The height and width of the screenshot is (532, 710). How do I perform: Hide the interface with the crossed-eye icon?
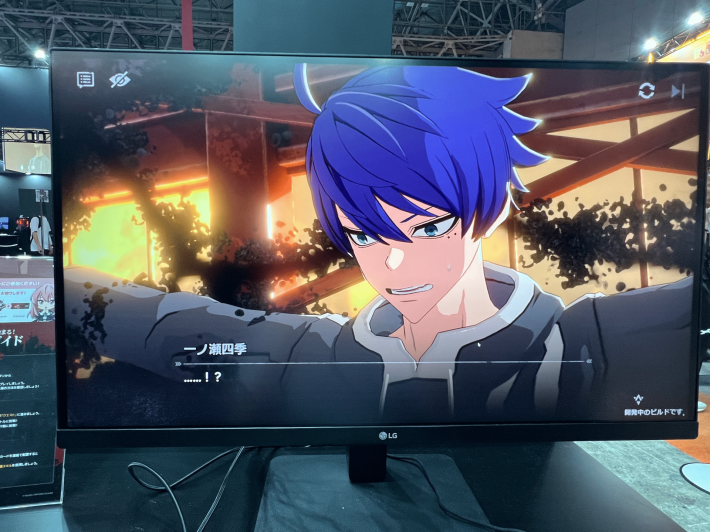[120, 79]
